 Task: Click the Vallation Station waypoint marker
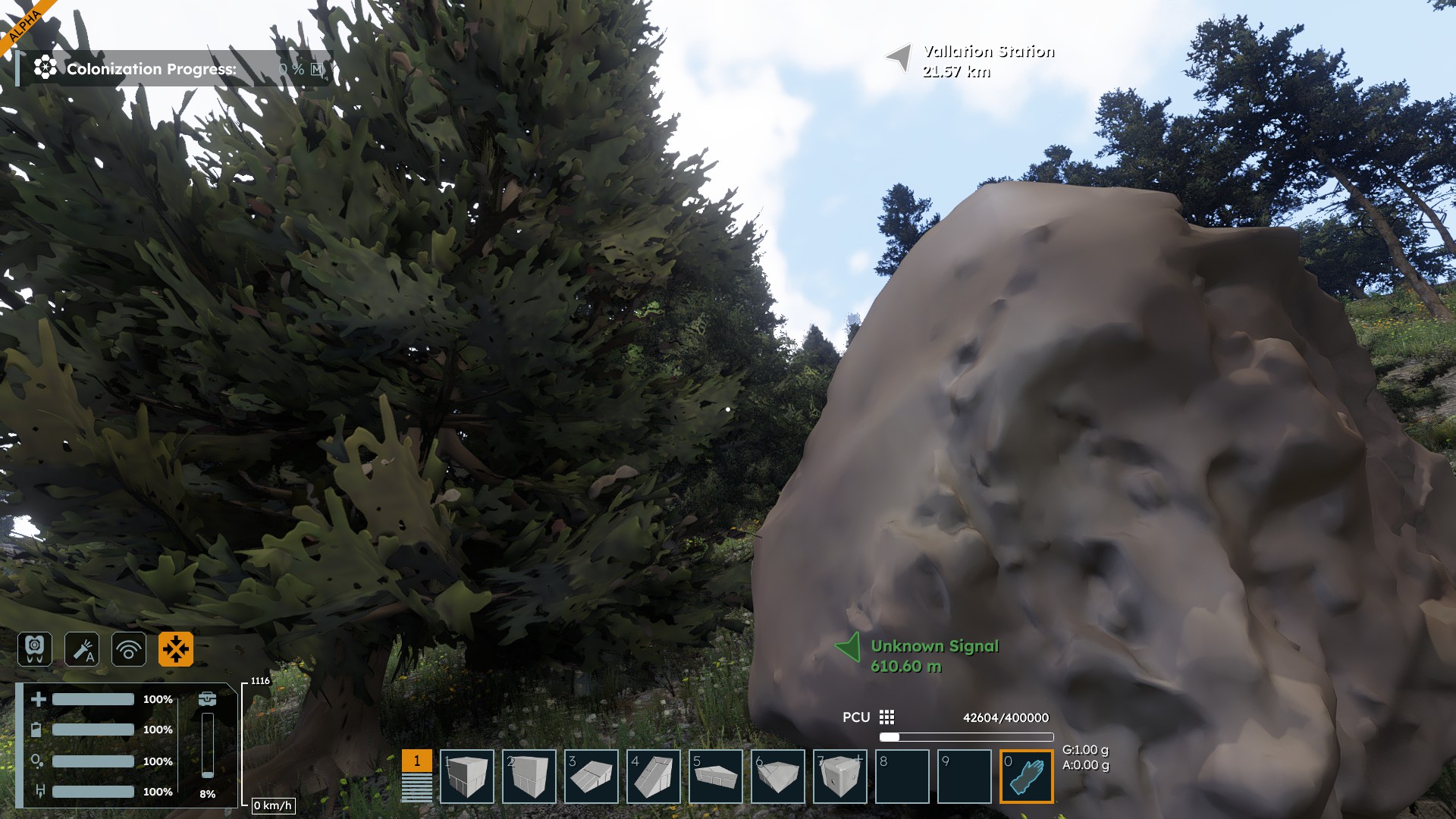pos(899,58)
